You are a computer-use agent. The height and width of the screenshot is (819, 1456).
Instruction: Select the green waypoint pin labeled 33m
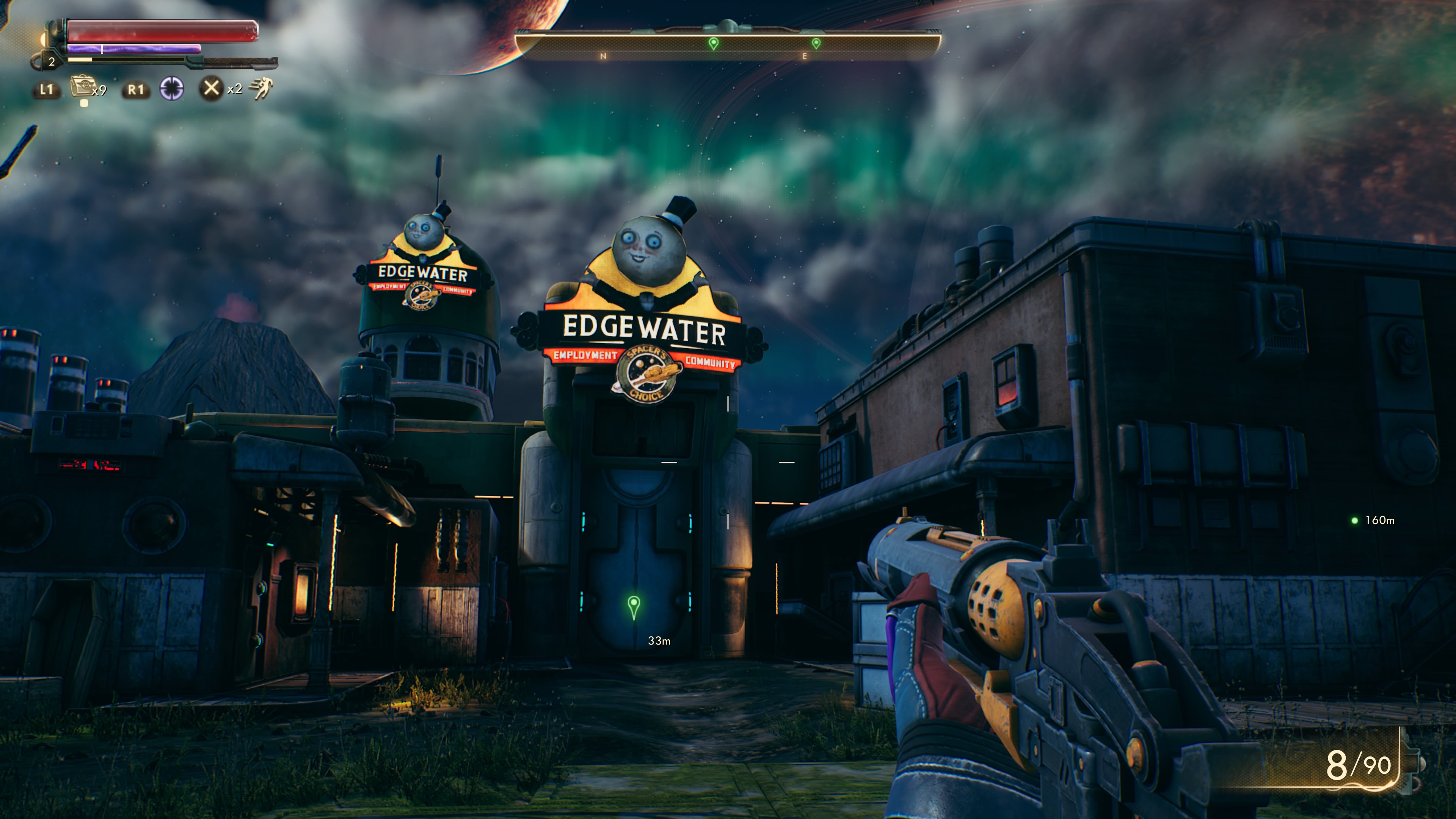click(x=634, y=607)
